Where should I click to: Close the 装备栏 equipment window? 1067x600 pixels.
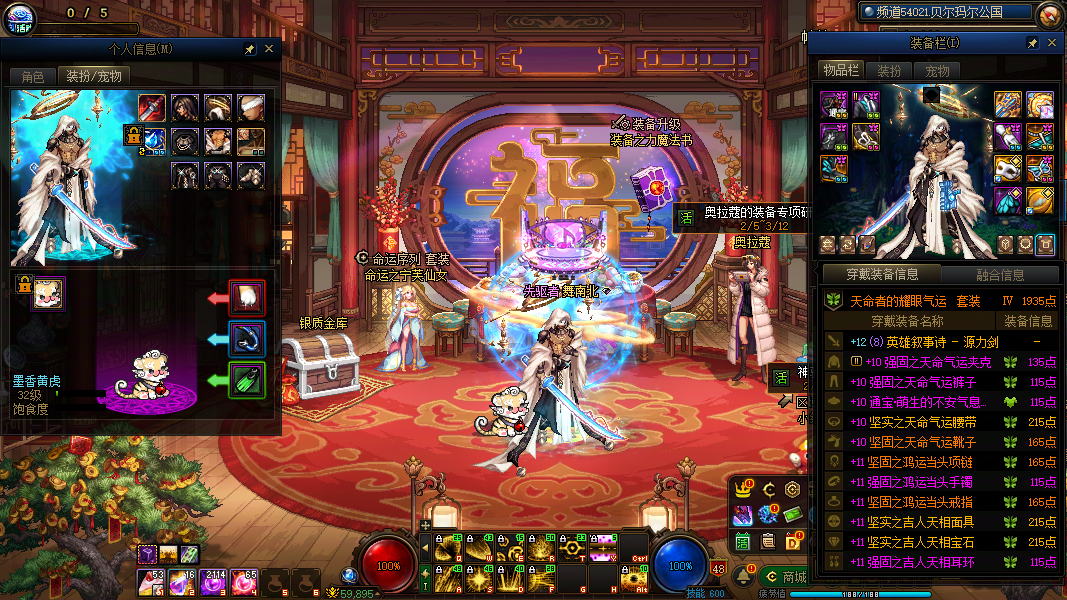(x=1051, y=43)
